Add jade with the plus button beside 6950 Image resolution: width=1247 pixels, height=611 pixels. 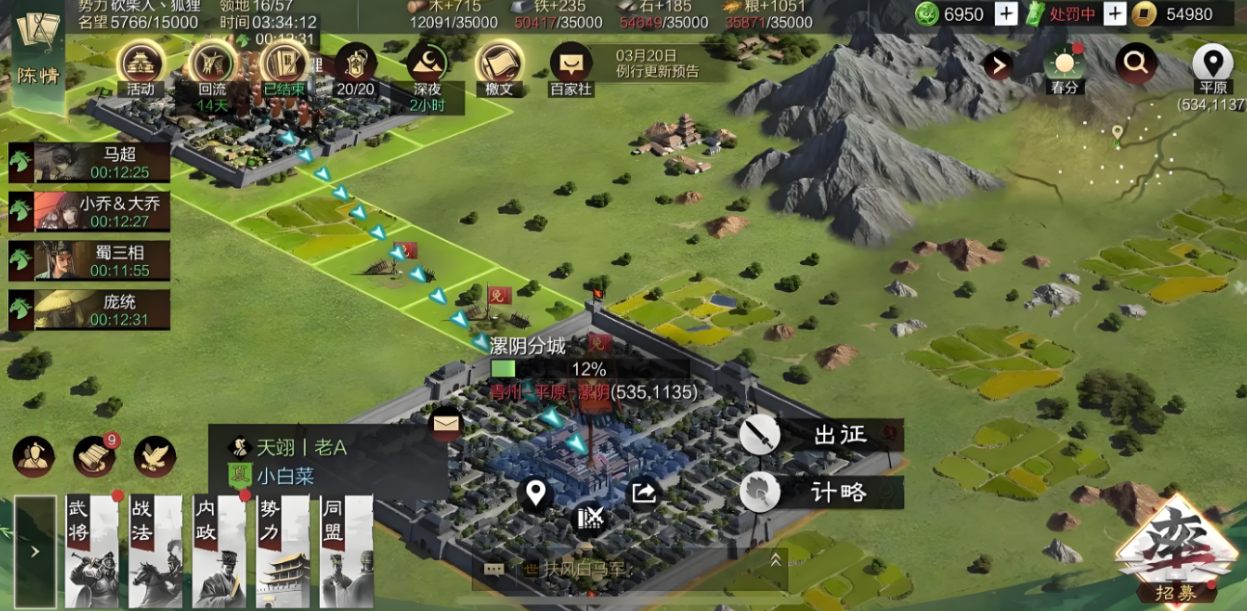tap(1006, 14)
